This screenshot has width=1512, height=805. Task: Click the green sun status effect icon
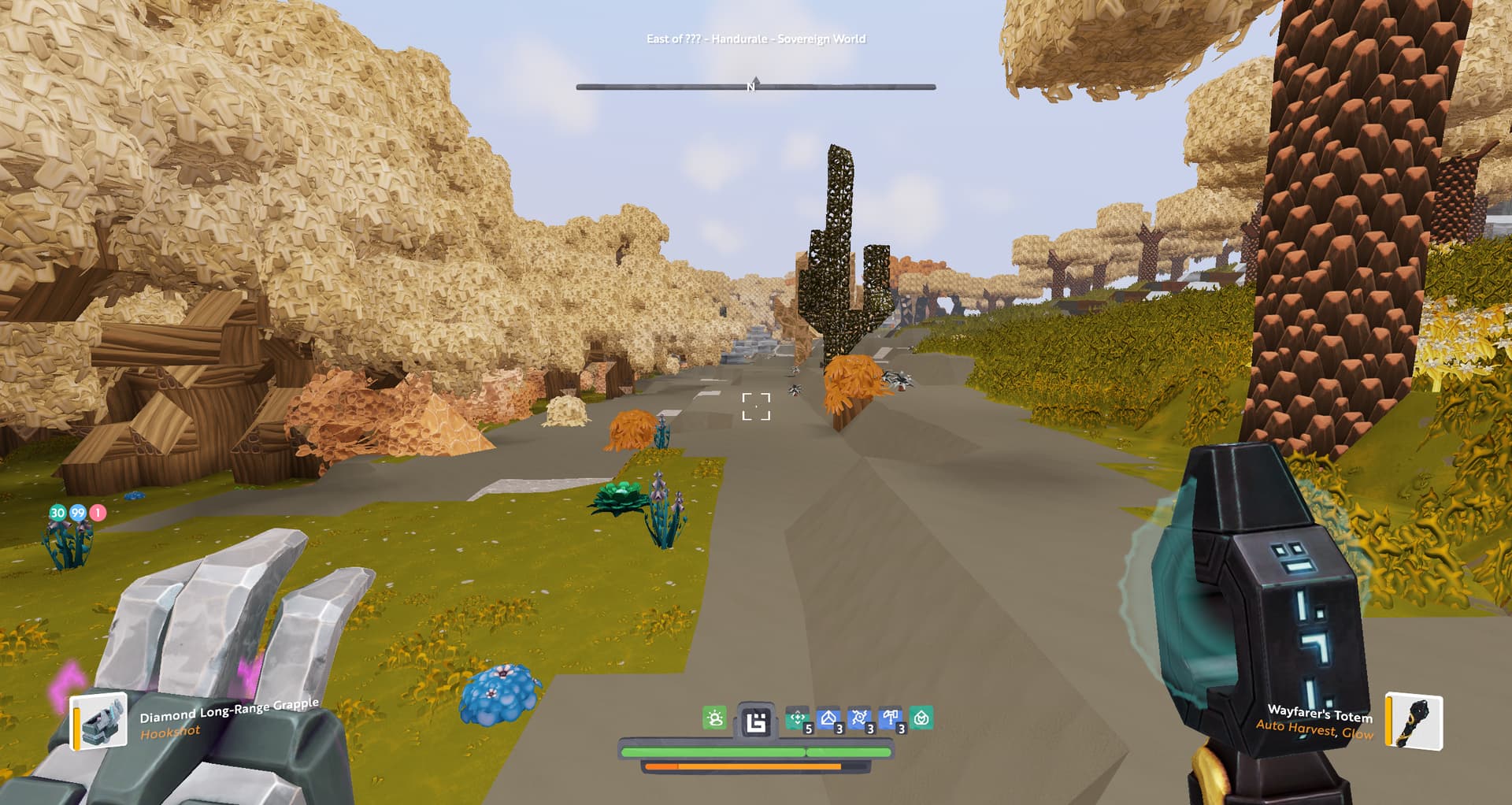coord(715,718)
